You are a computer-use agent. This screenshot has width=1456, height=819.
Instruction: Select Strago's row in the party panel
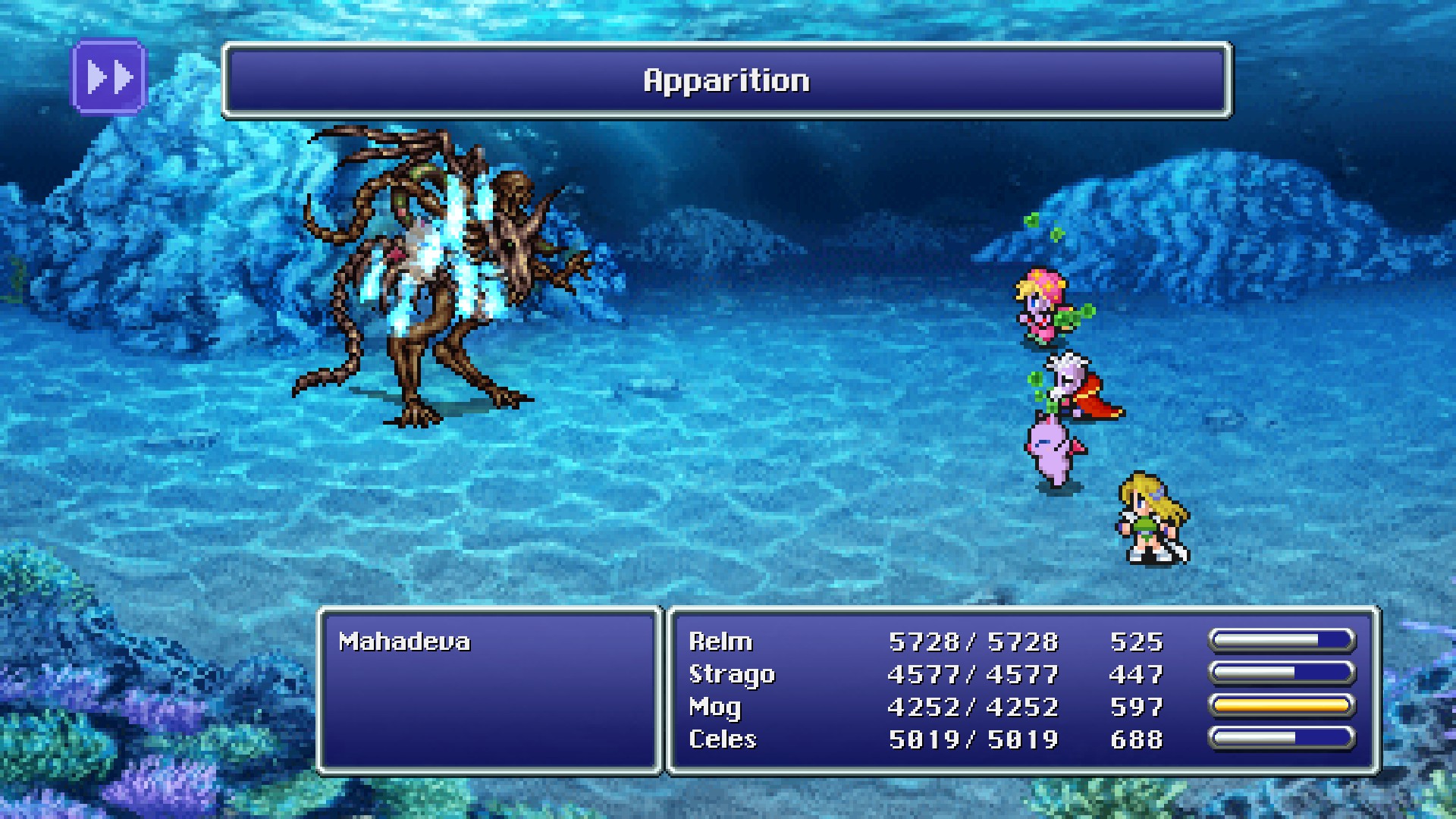[x=732, y=675]
